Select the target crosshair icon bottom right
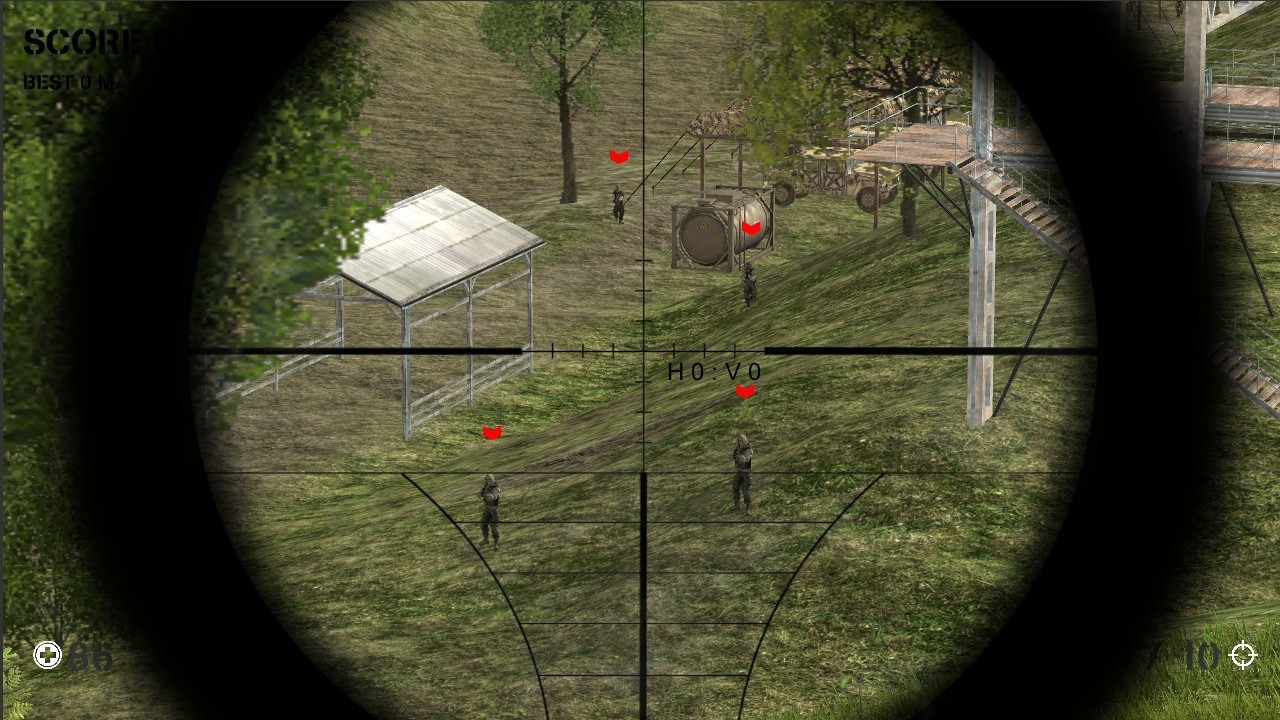The image size is (1280, 720). pos(1243,656)
